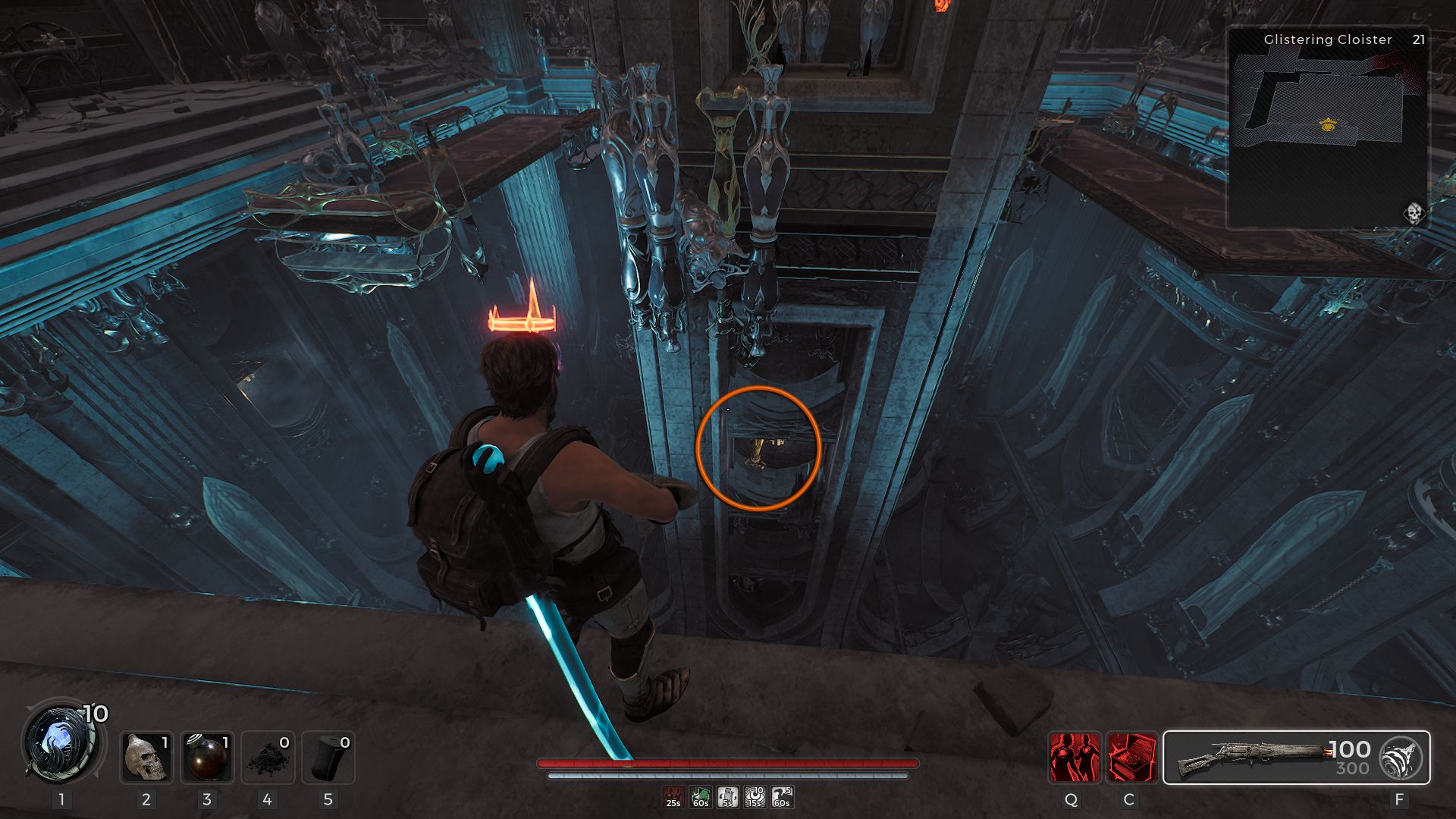Select the 60s buff with 5 stacks
1456x819 pixels.
click(x=781, y=795)
